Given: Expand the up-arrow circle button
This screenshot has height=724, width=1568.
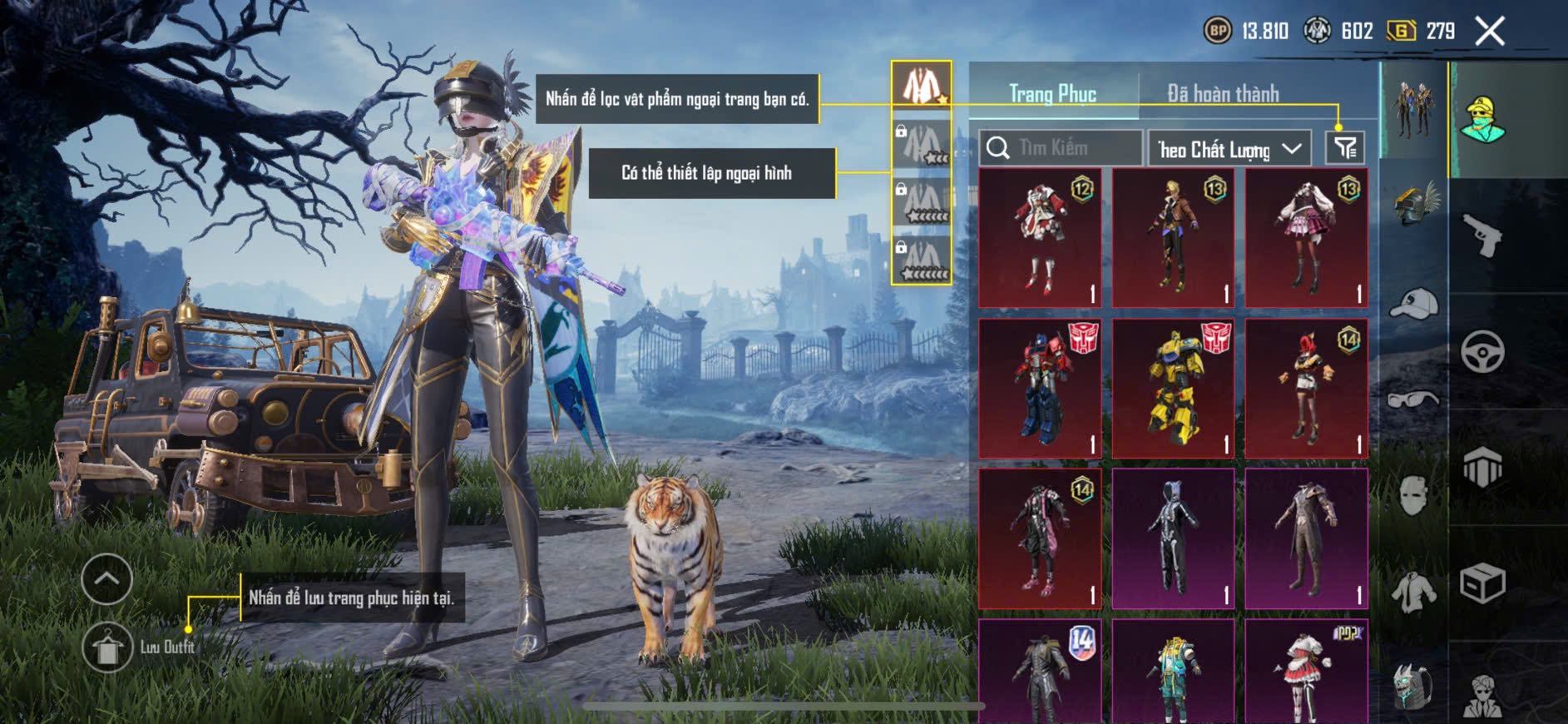Looking at the screenshot, I should coord(107,579).
